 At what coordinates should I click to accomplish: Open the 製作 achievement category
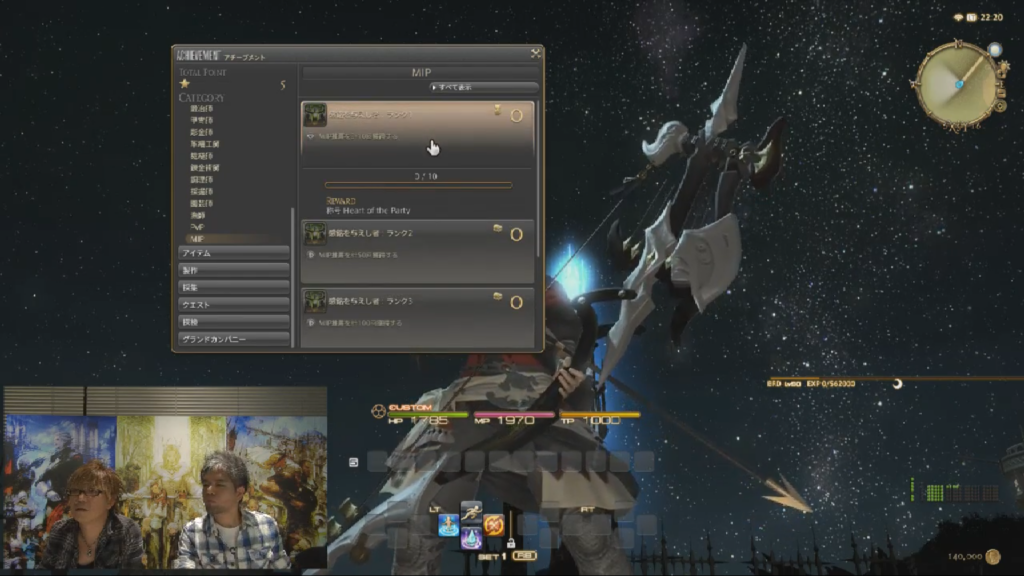(234, 271)
